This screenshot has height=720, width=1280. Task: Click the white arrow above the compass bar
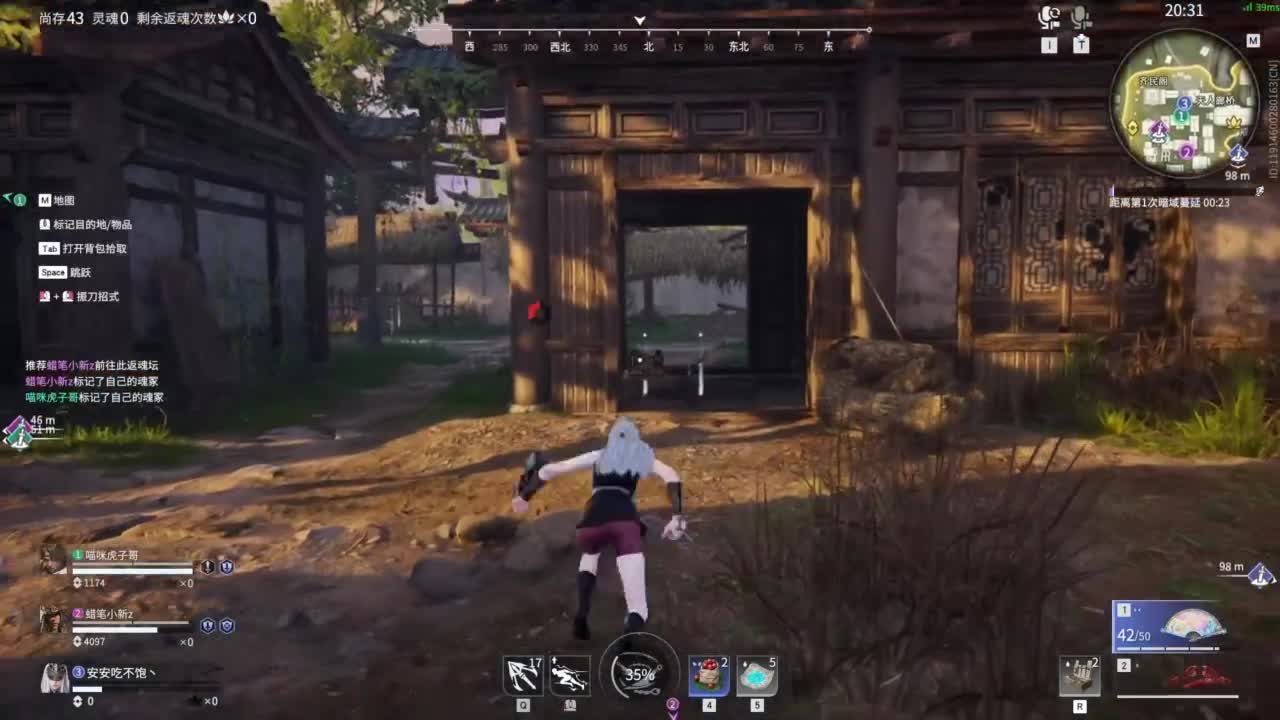pos(639,20)
